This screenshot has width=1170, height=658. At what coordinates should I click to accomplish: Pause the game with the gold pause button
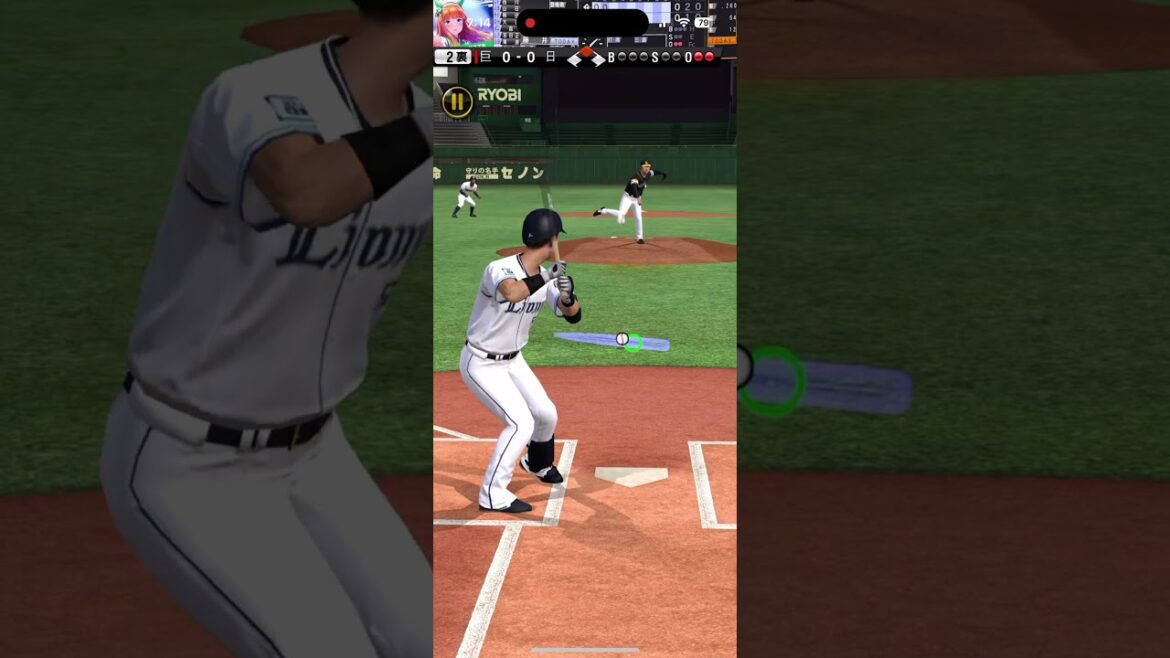pos(457,101)
